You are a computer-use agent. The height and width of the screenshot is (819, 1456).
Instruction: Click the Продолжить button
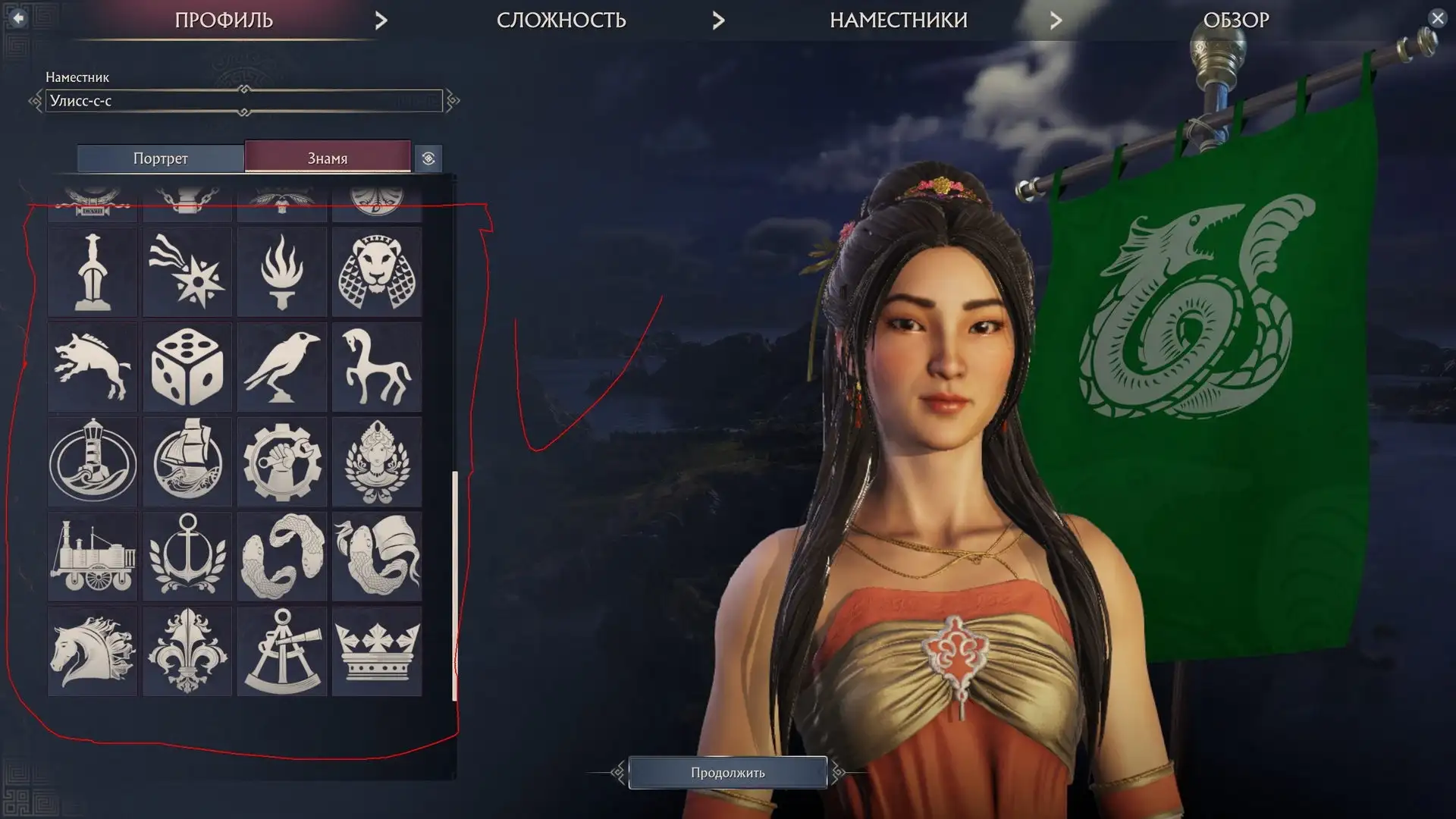click(727, 772)
